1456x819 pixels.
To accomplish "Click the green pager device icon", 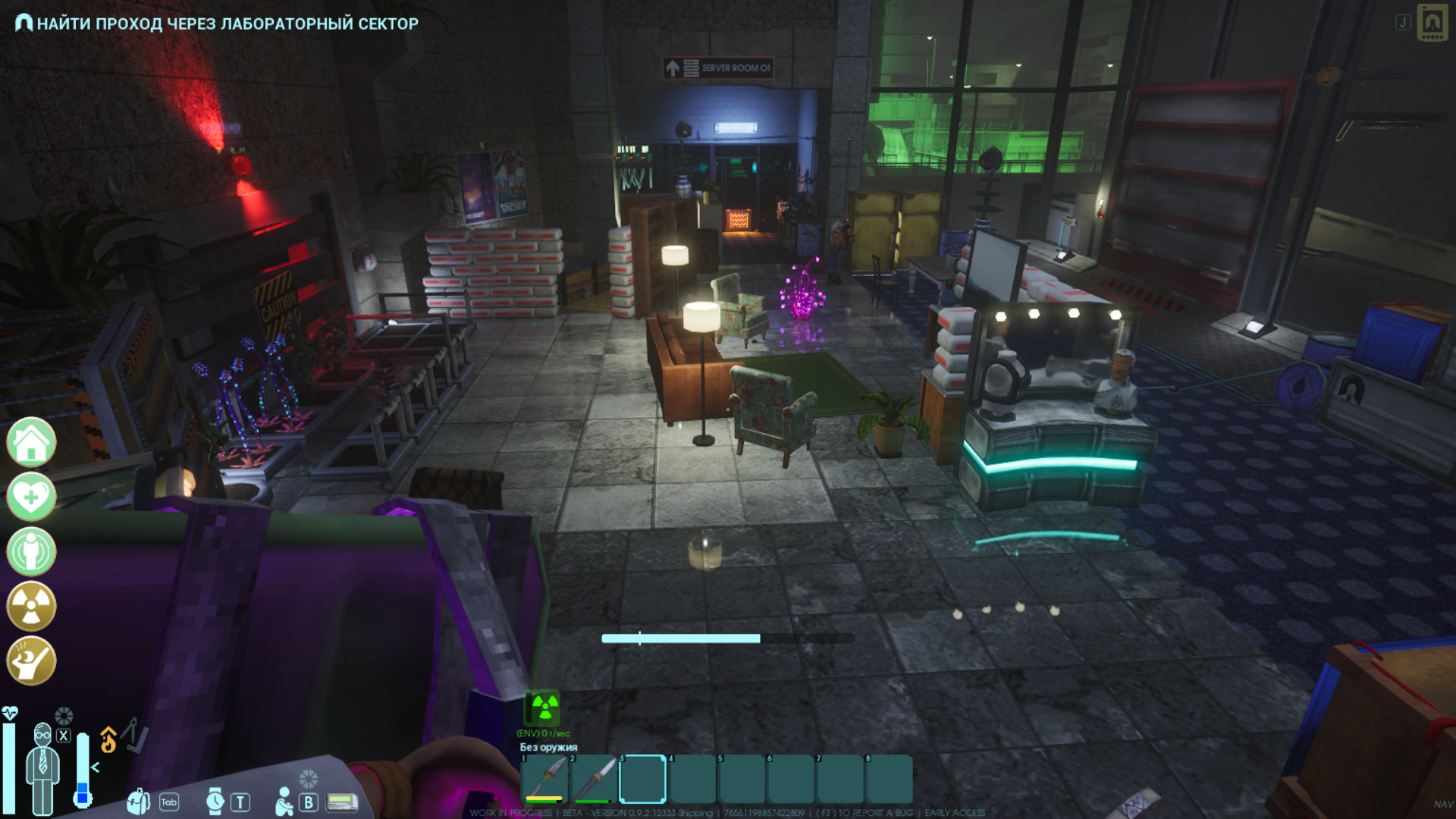I will [x=342, y=802].
